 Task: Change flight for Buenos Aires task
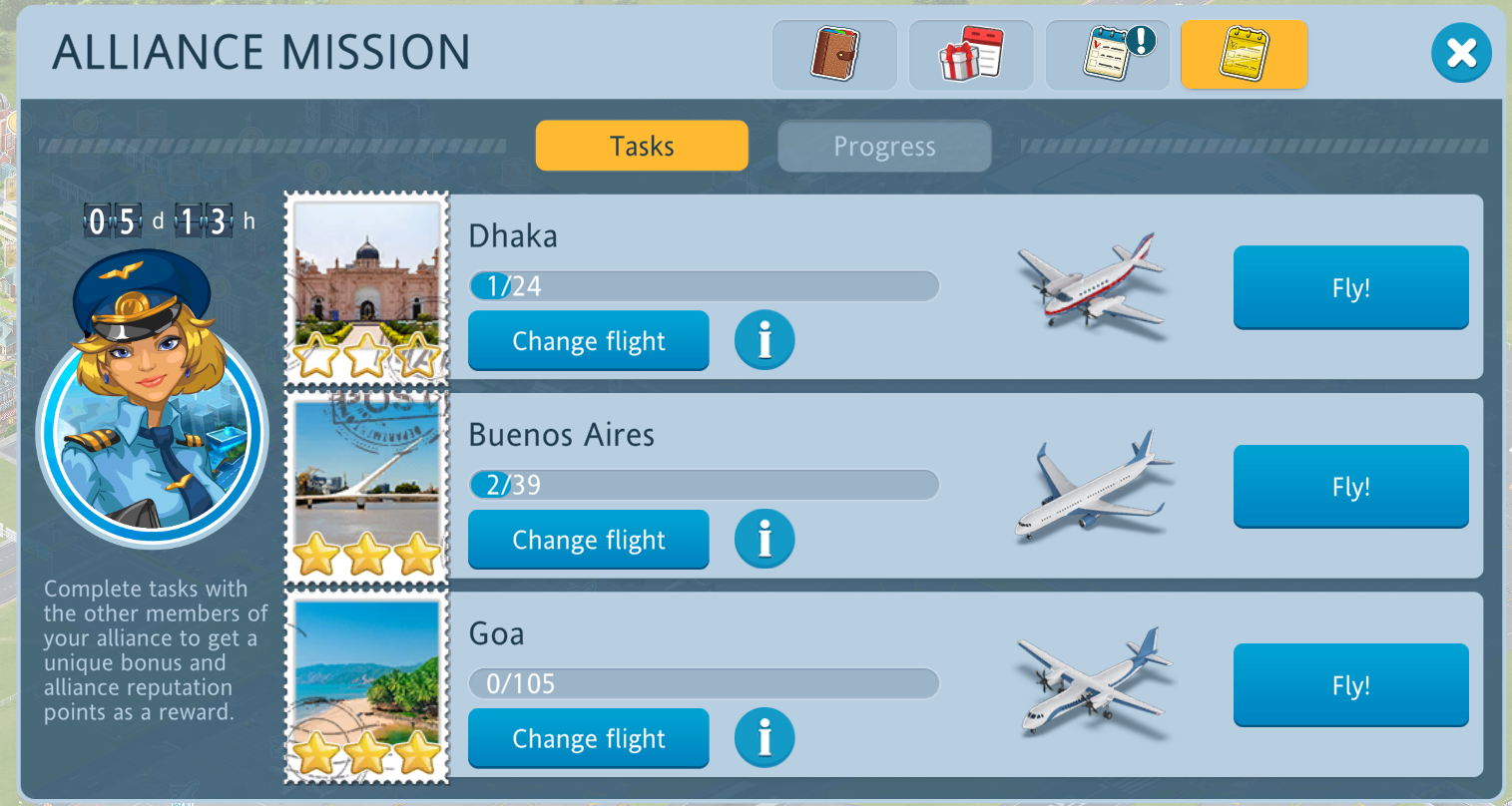click(x=589, y=540)
